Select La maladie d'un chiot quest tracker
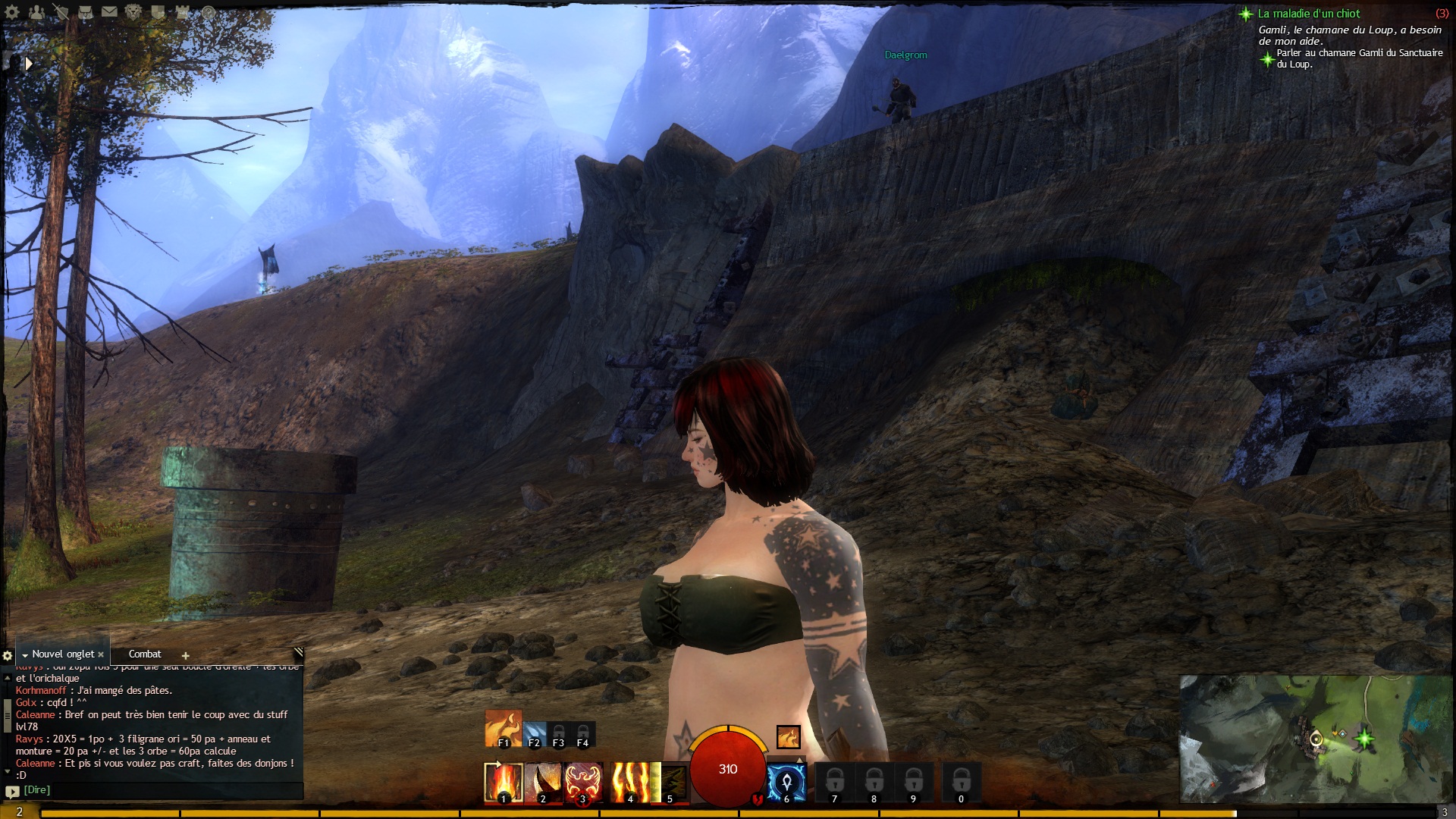This screenshot has width=1456, height=819. tap(1309, 14)
